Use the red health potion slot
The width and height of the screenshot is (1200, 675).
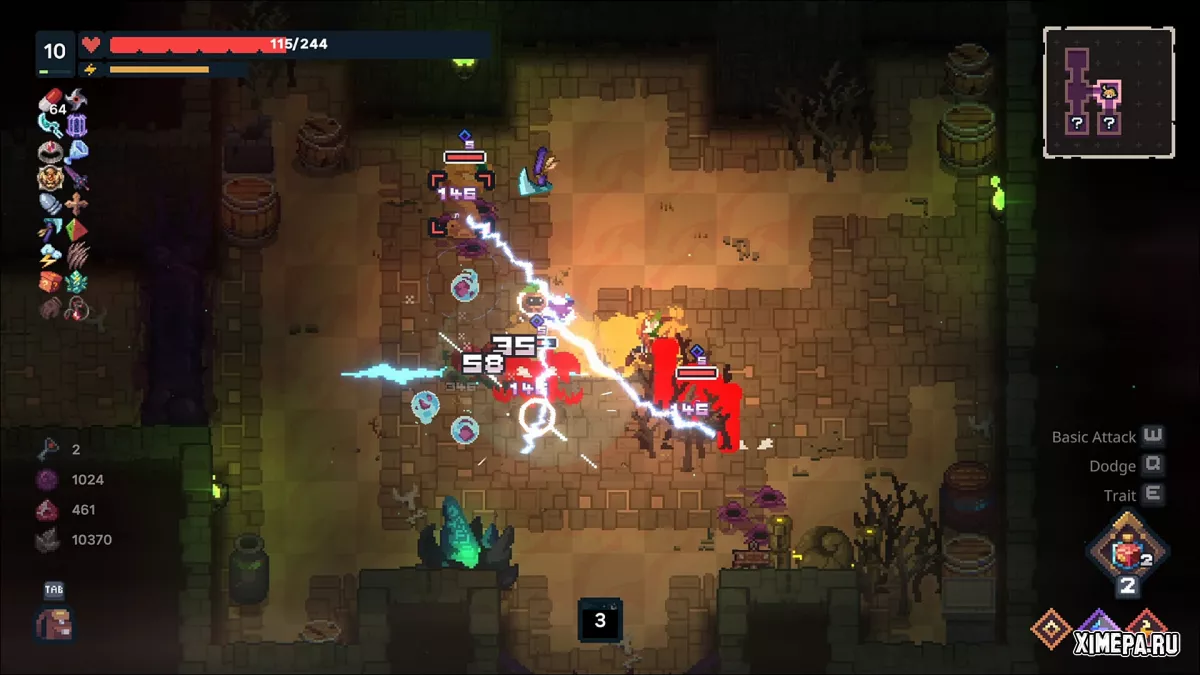(x=1127, y=554)
